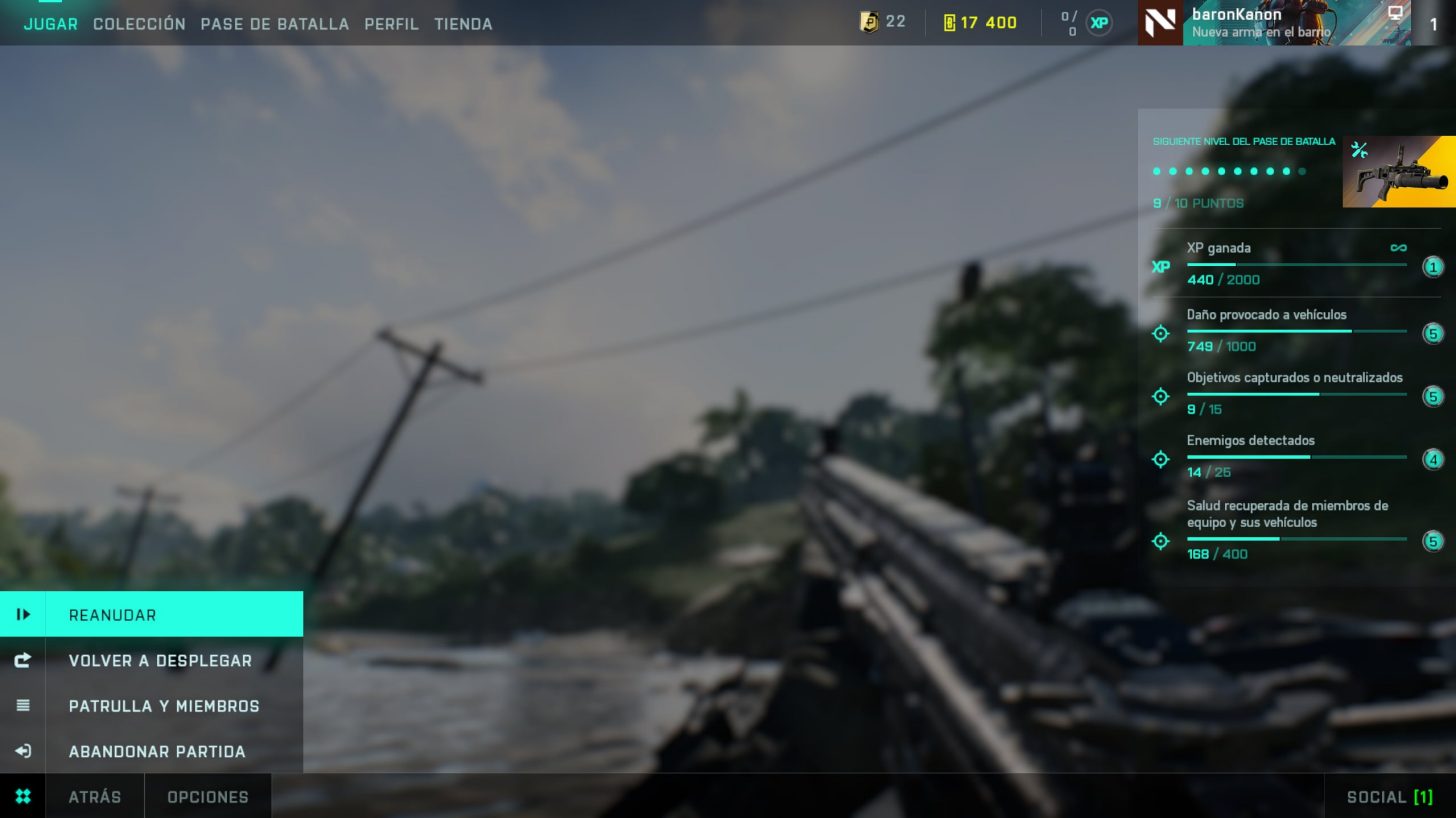The width and height of the screenshot is (1456, 818).
Task: Select the play icon beside REANUDAR
Action: [24, 615]
